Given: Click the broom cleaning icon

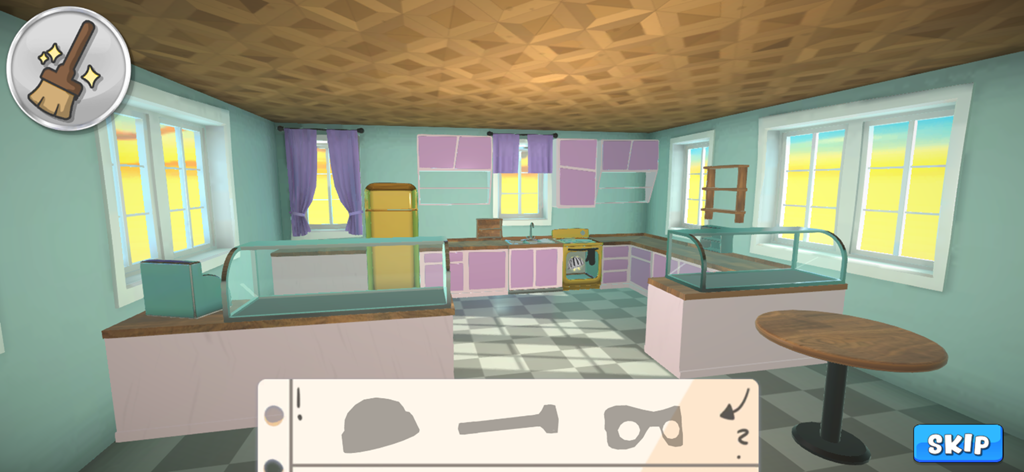Looking at the screenshot, I should tap(68, 68).
